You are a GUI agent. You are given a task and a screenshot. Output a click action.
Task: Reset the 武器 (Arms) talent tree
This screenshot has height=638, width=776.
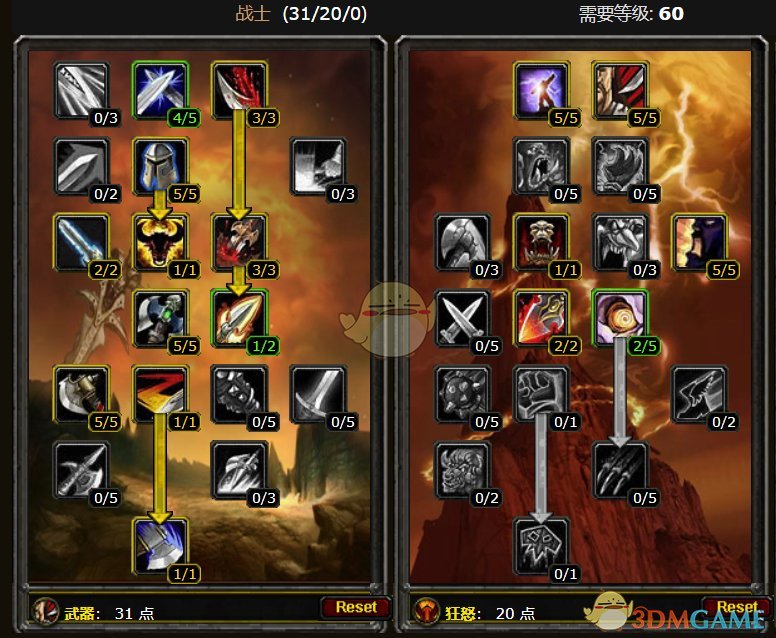(355, 607)
